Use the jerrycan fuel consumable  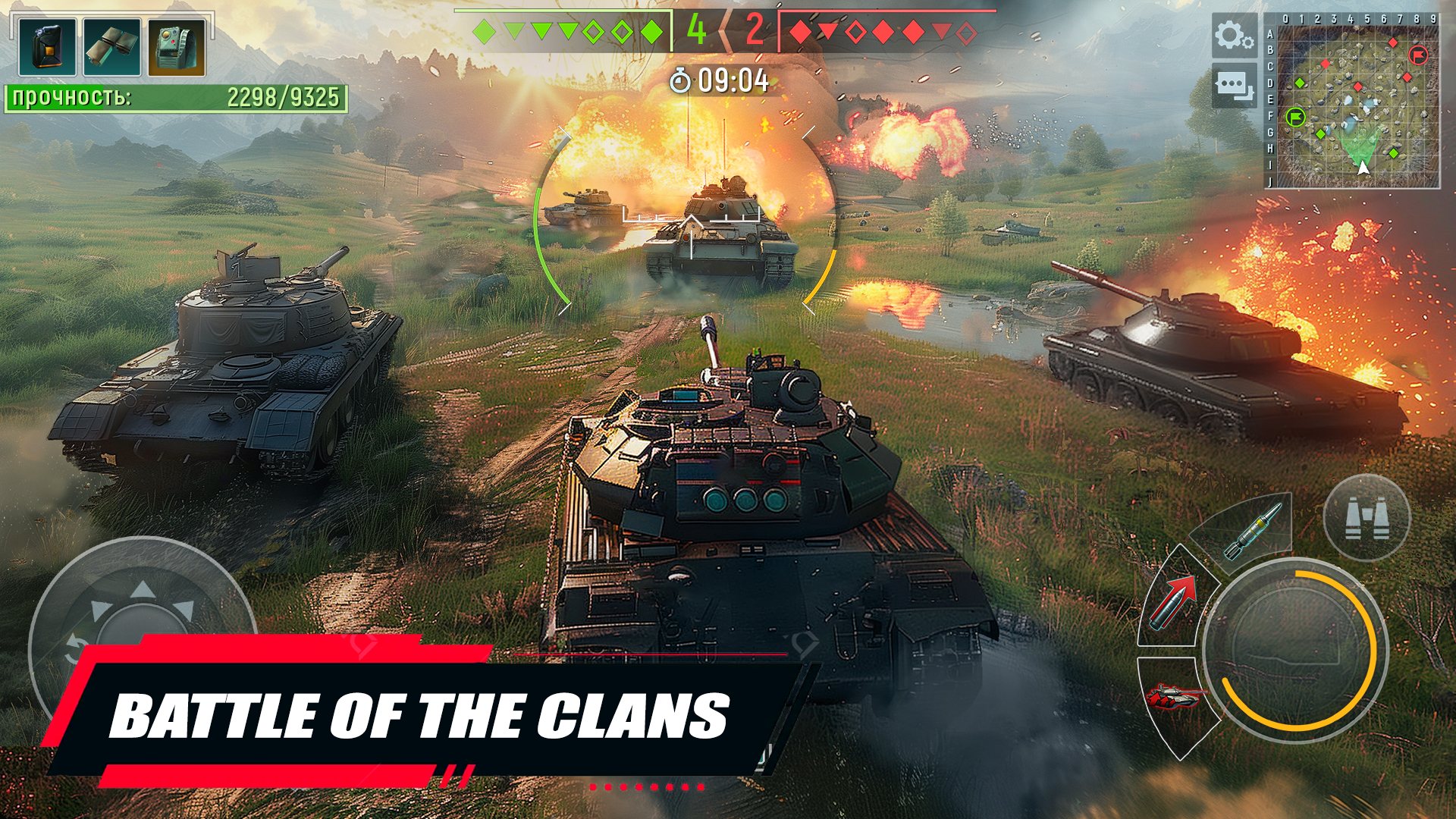point(47,47)
